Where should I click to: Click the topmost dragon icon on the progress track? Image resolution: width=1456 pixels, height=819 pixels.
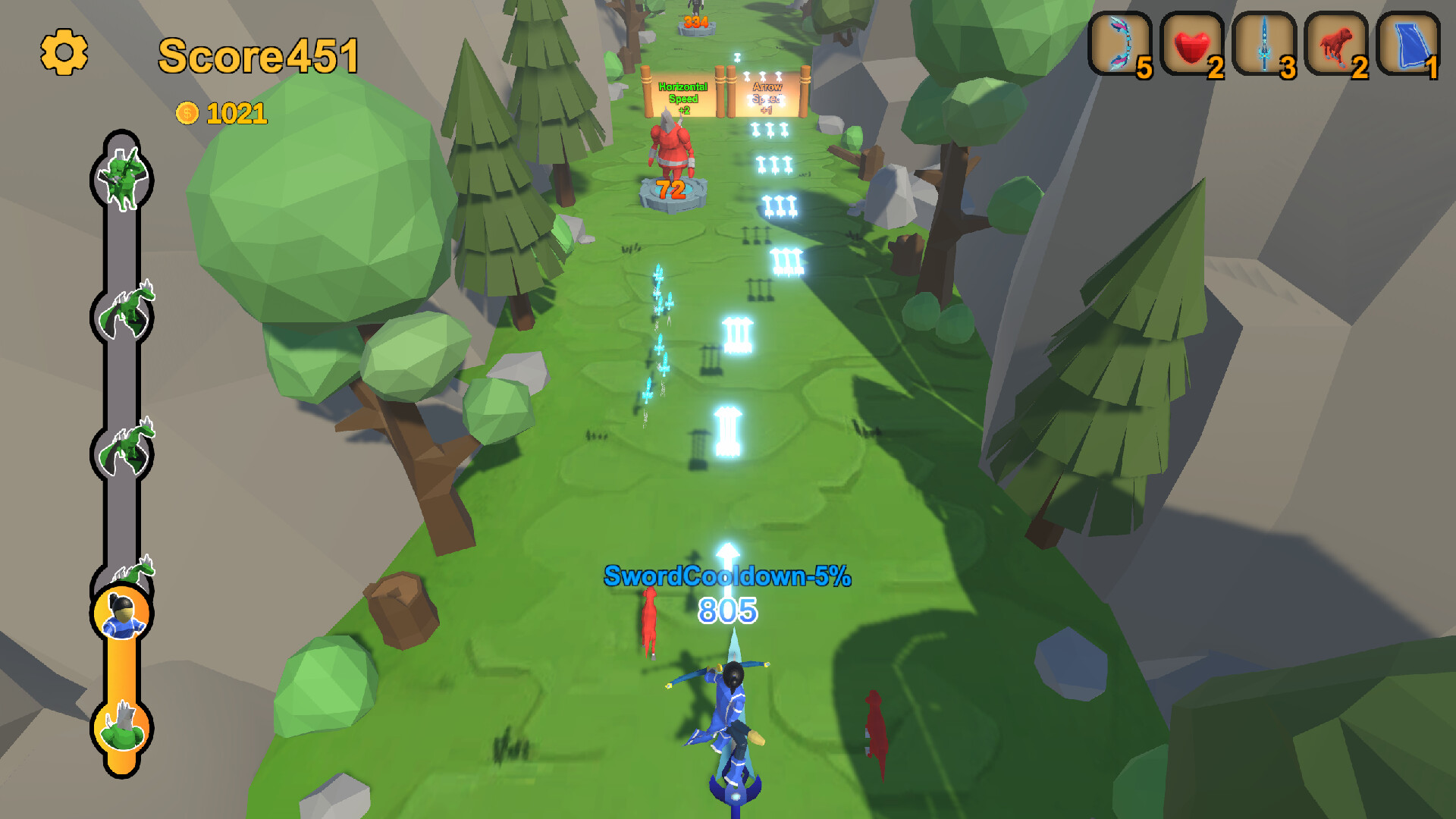126,309
